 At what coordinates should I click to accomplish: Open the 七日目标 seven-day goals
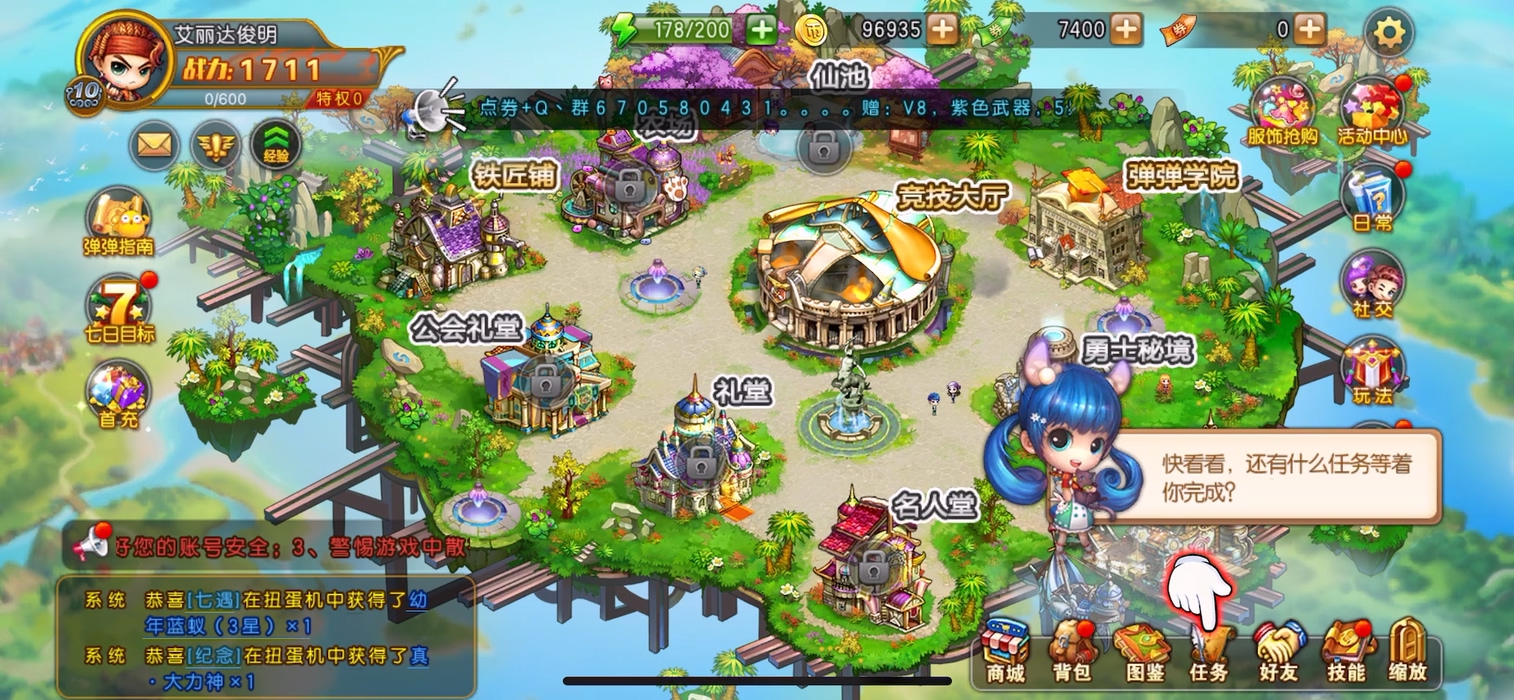[119, 307]
